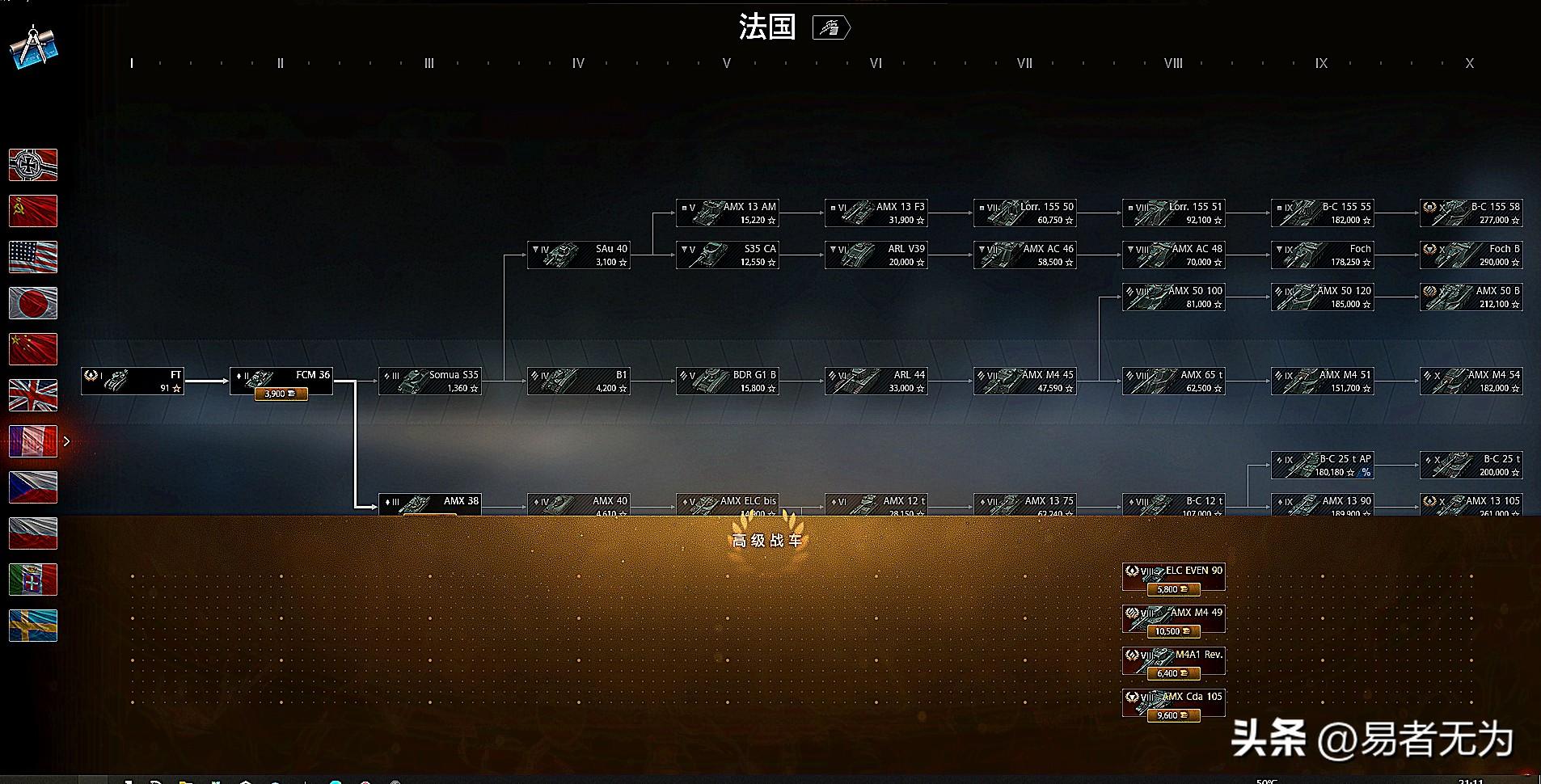The height and width of the screenshot is (784, 1541).
Task: Switch to the Swedish flag tab
Action: [33, 626]
